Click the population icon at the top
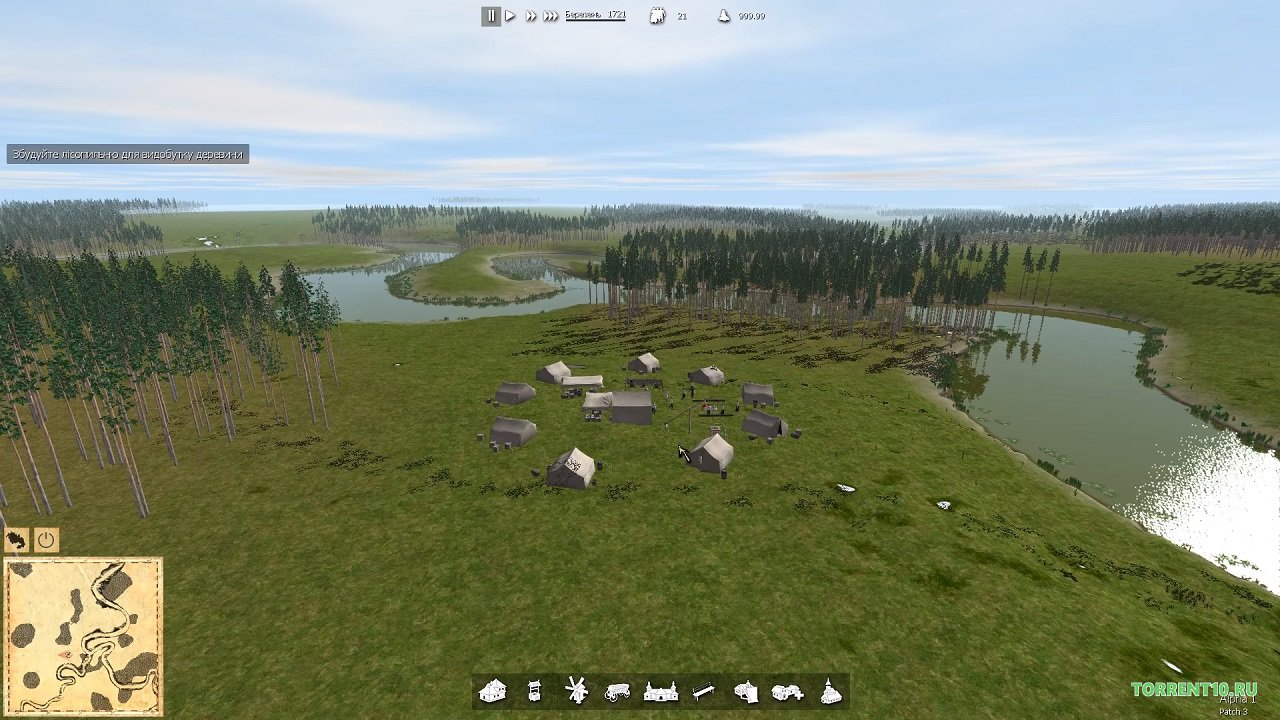Screen dimensions: 1280x720 [x=657, y=16]
